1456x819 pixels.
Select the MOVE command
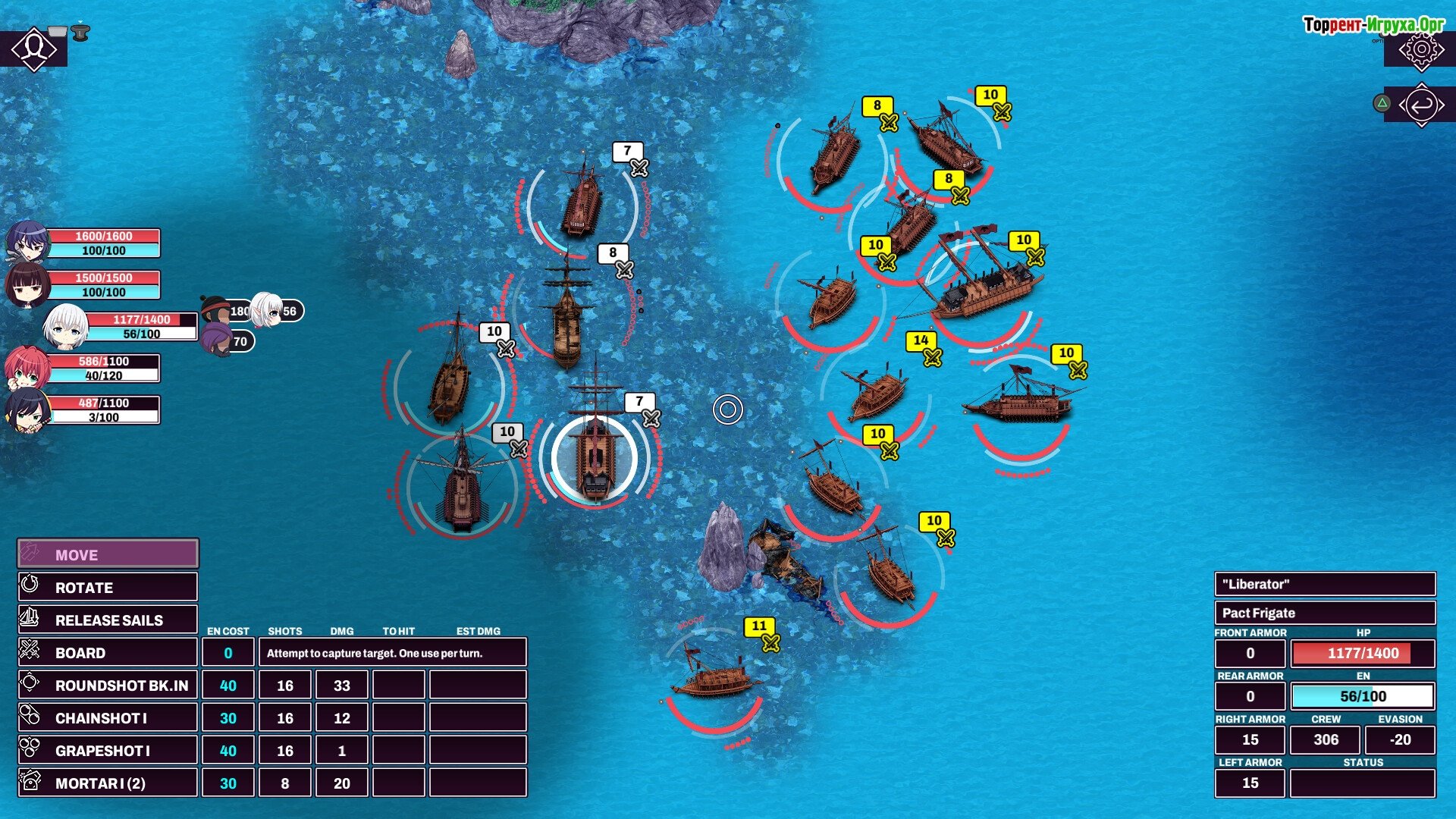click(108, 554)
